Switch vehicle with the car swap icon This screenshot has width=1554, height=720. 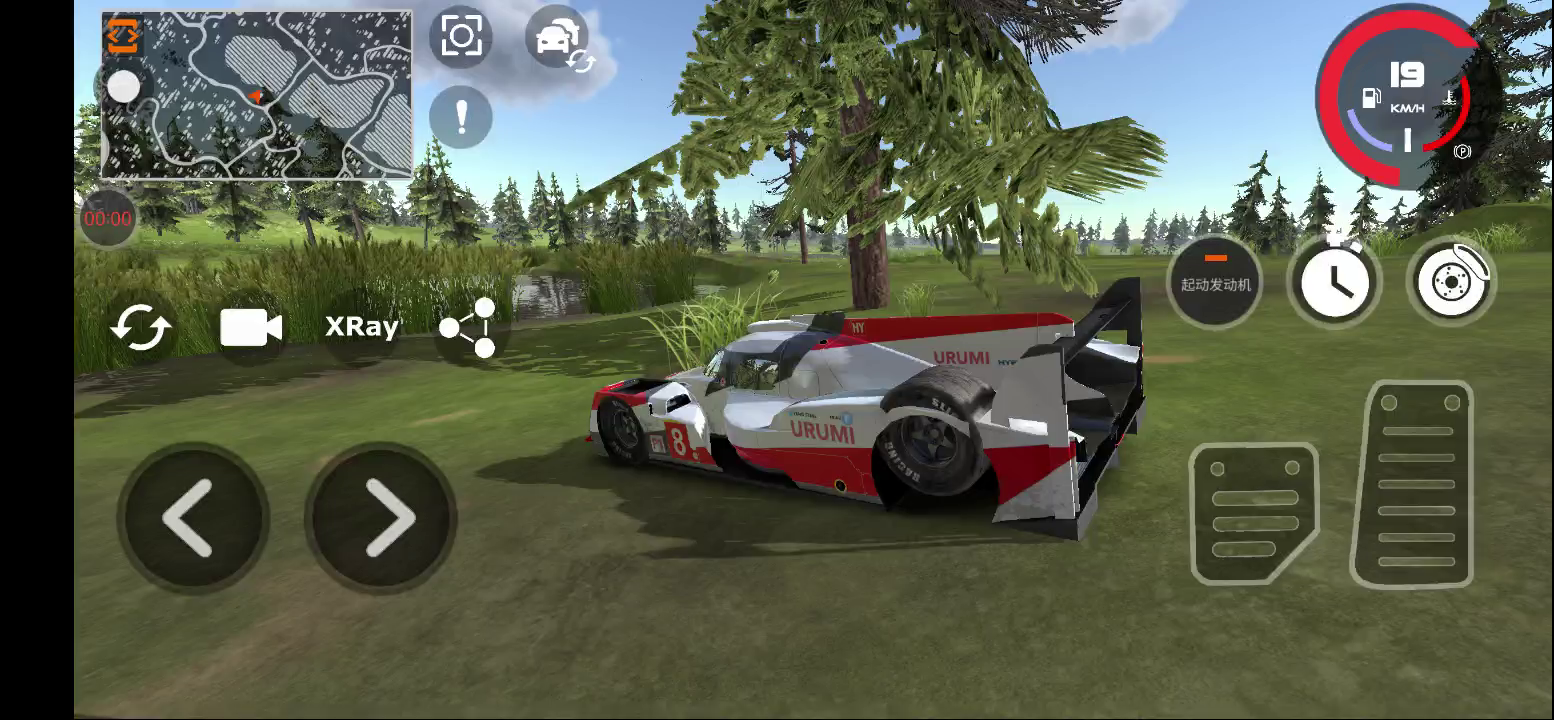[558, 40]
